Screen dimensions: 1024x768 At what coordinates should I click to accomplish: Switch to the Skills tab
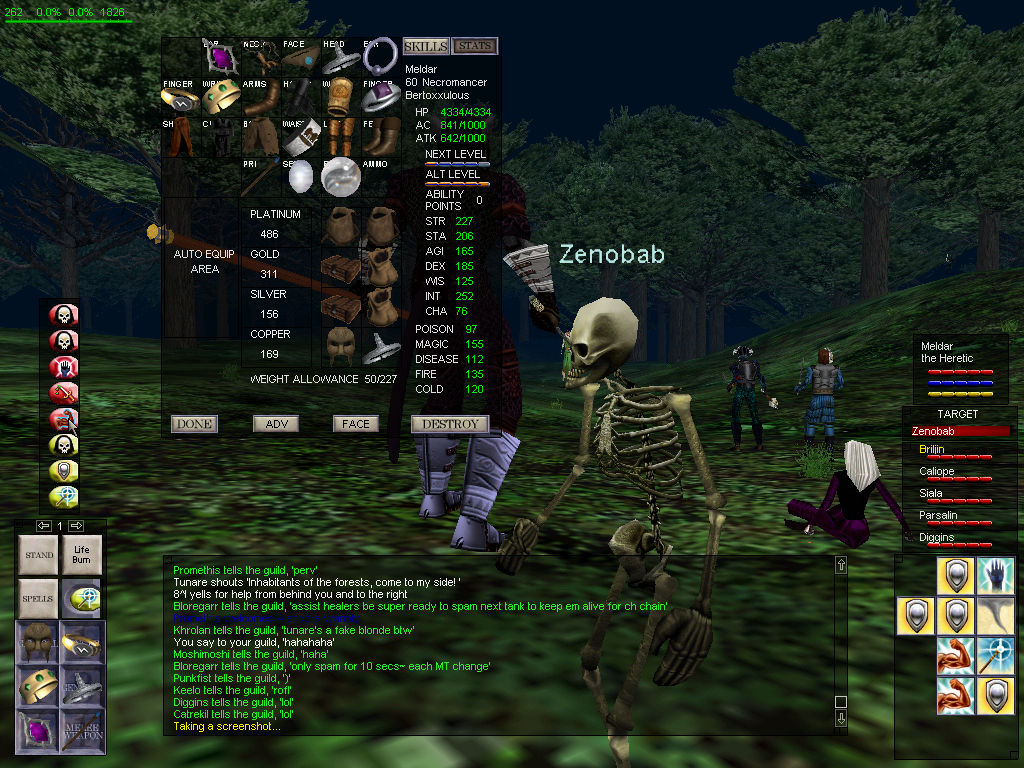pos(425,46)
